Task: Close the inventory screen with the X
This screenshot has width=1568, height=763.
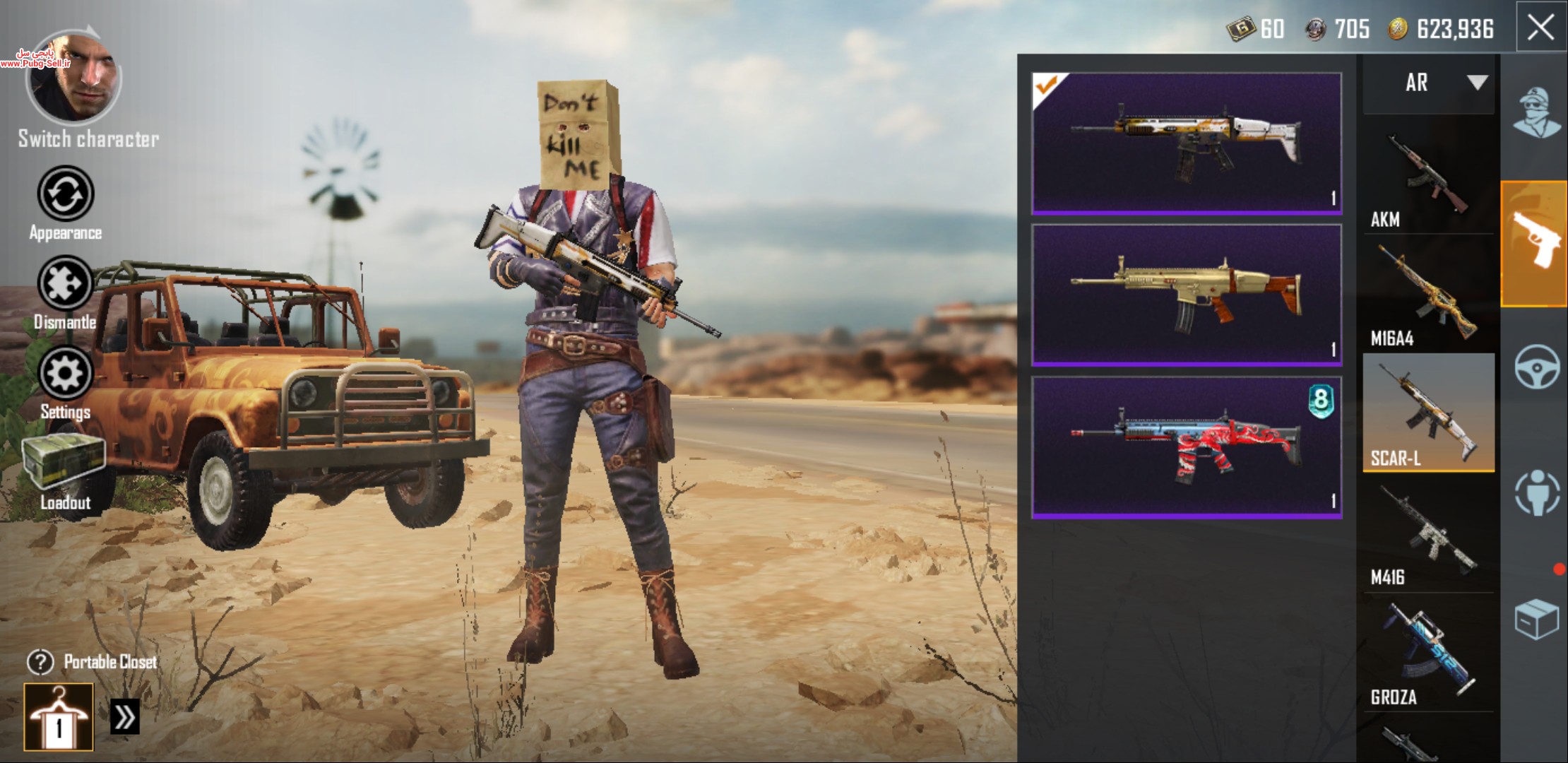Action: pos(1540,28)
